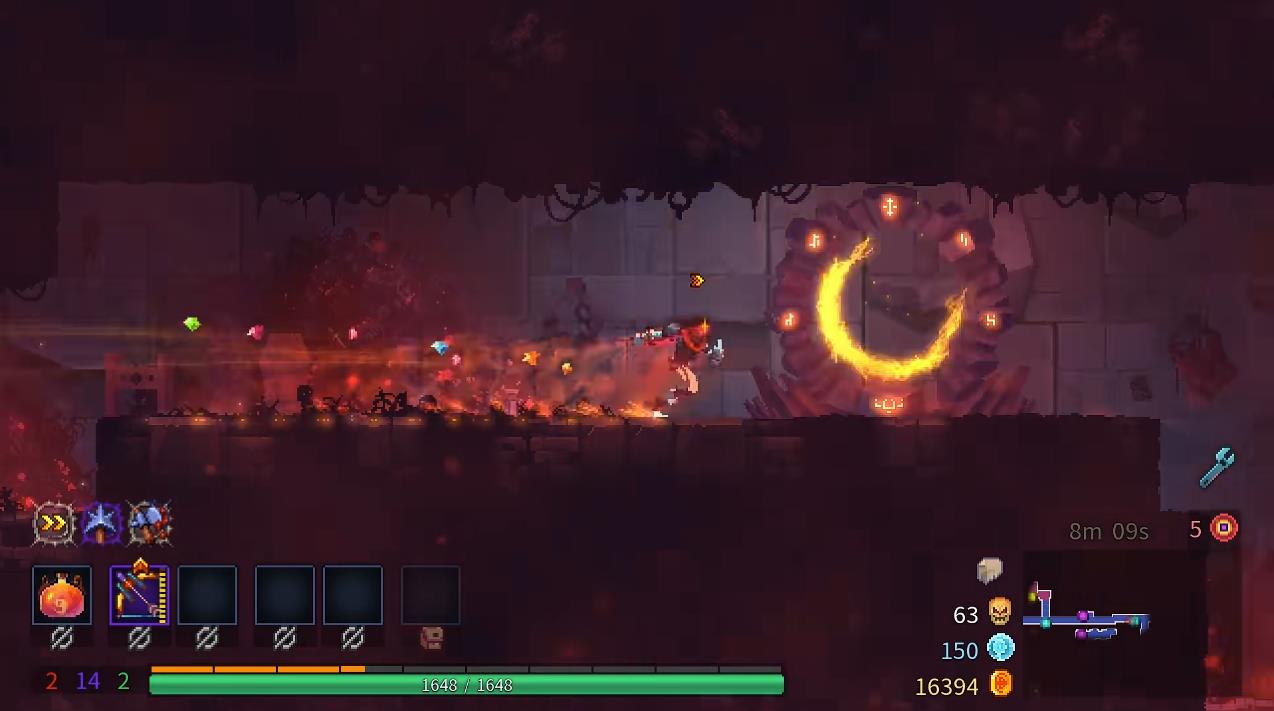This screenshot has height=711, width=1274.
Task: Click the grey fist icon above the skull counter
Action: pyautogui.click(x=989, y=570)
